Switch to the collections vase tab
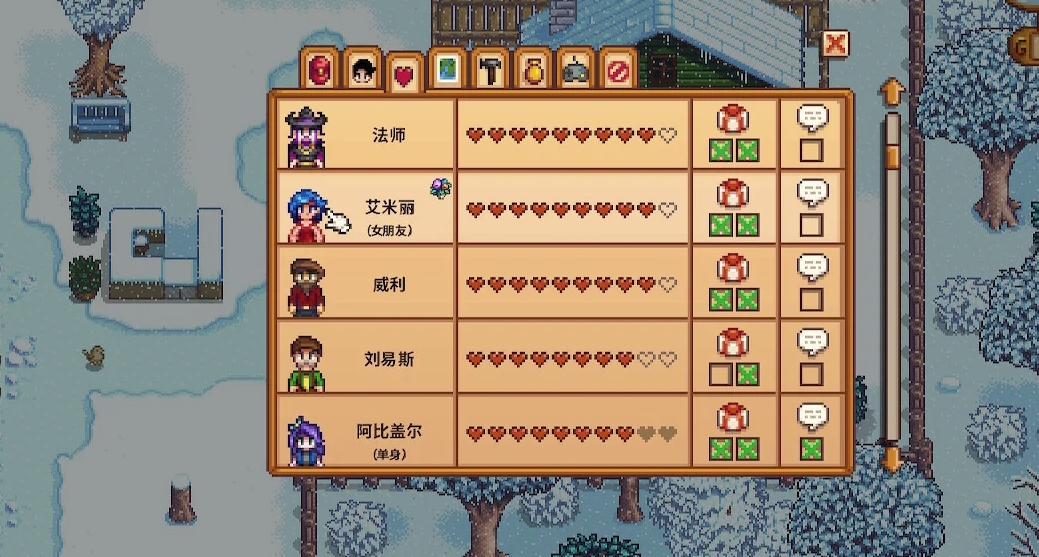This screenshot has height=557, width=1039. (x=533, y=72)
